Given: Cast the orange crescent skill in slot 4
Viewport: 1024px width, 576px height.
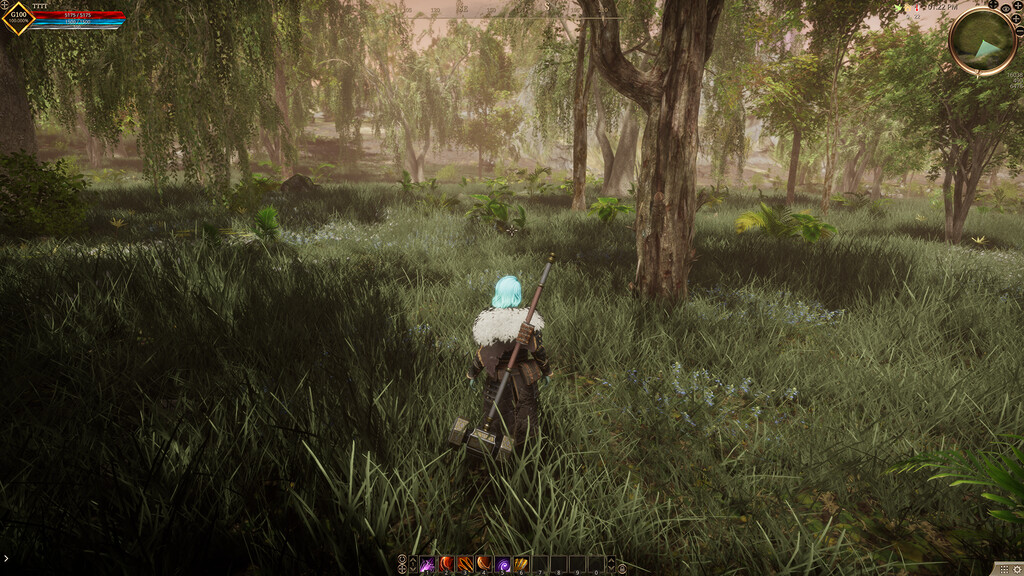Looking at the screenshot, I should [484, 565].
